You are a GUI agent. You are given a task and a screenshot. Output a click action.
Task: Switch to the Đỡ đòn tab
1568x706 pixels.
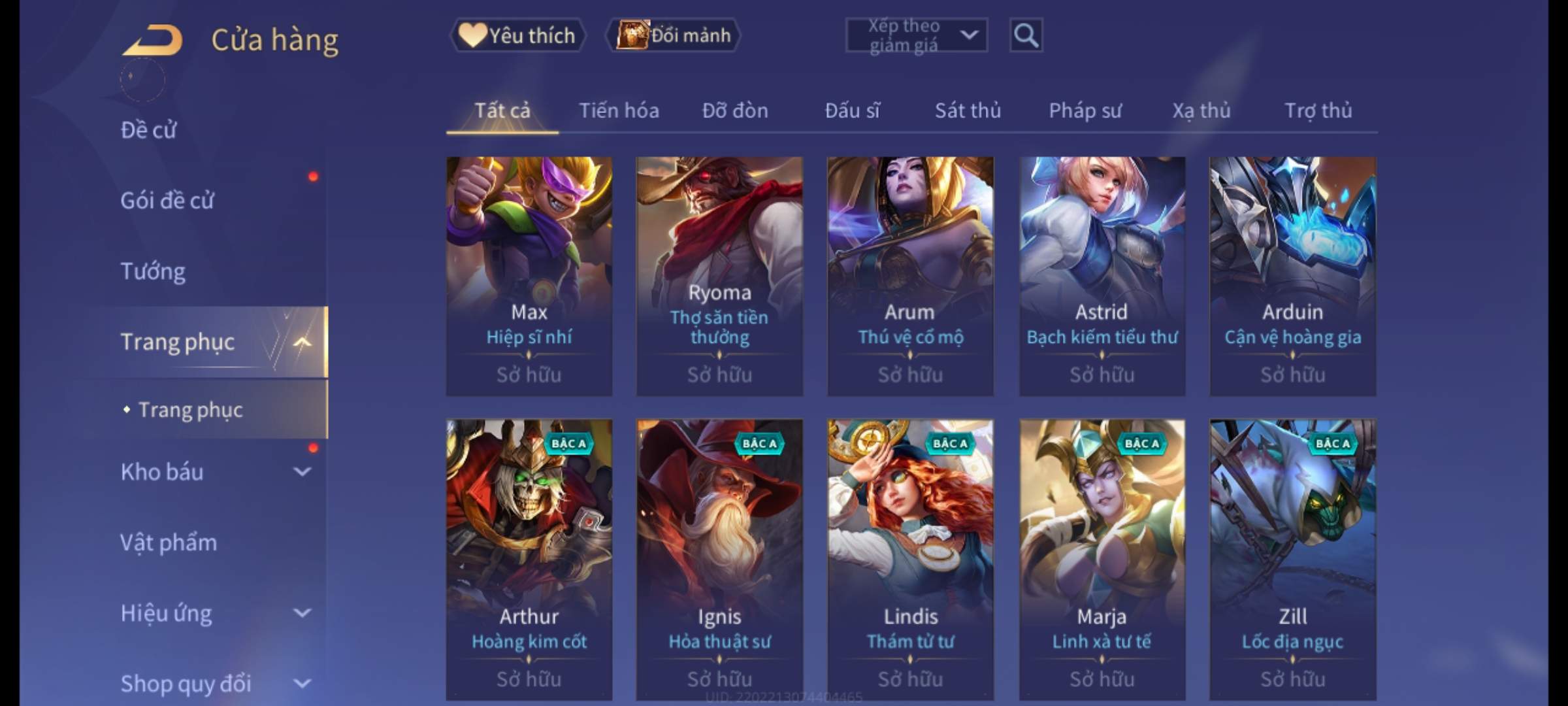click(x=735, y=110)
